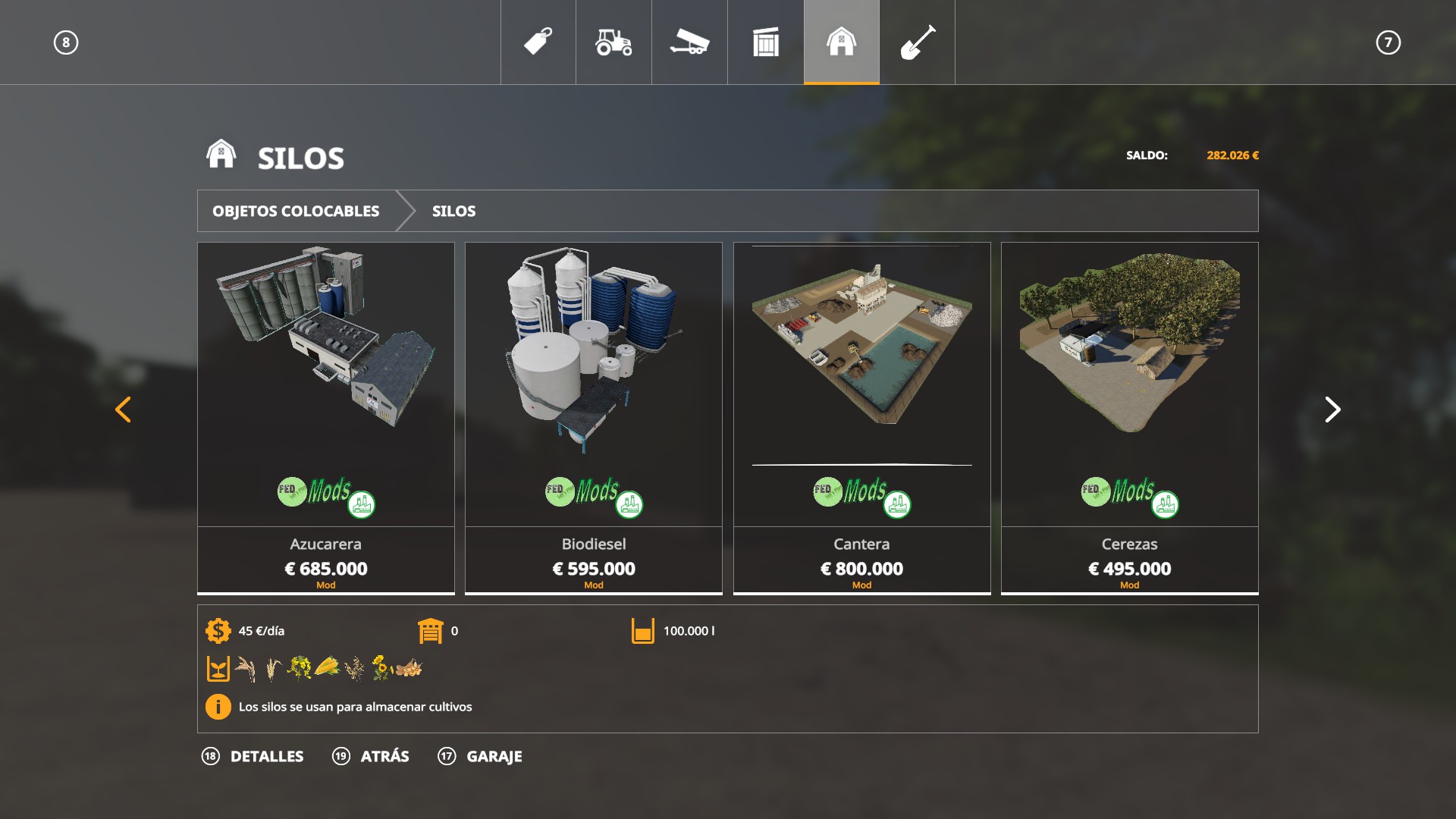Open the Garaje view
1456x819 pixels.
(x=481, y=756)
